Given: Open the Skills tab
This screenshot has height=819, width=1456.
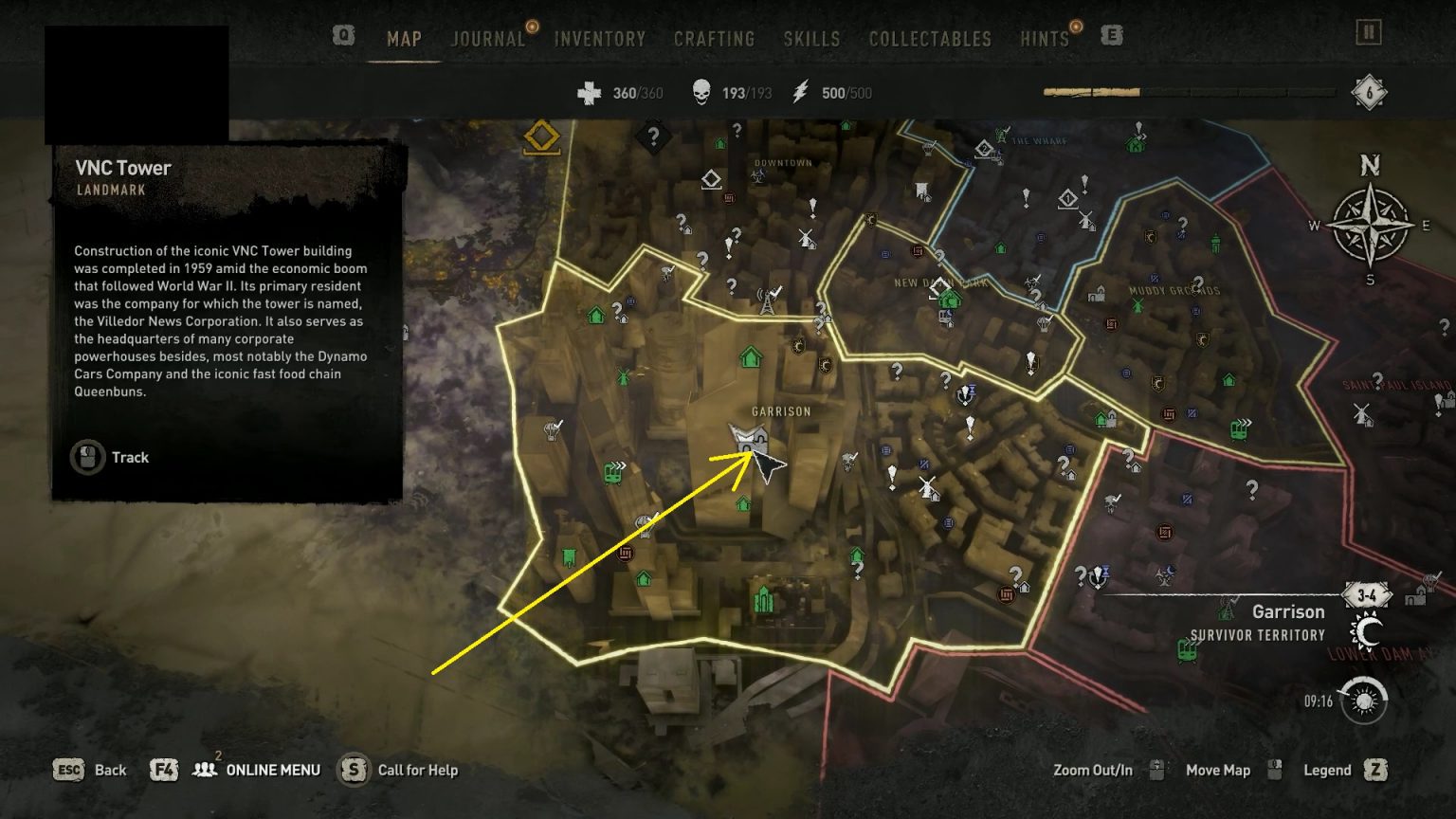Looking at the screenshot, I should click(x=811, y=39).
